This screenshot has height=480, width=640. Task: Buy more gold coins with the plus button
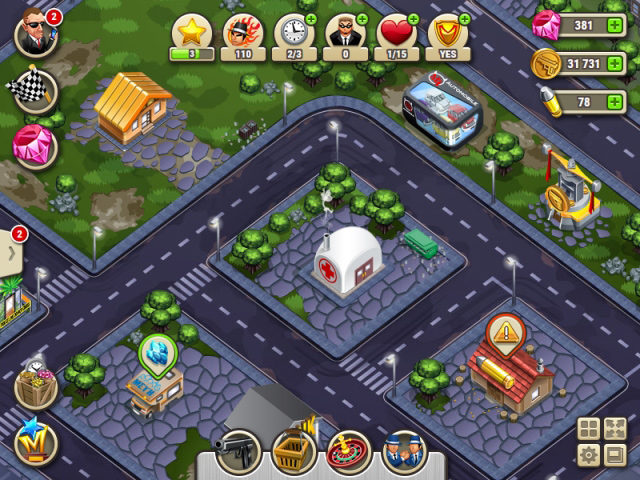point(615,64)
